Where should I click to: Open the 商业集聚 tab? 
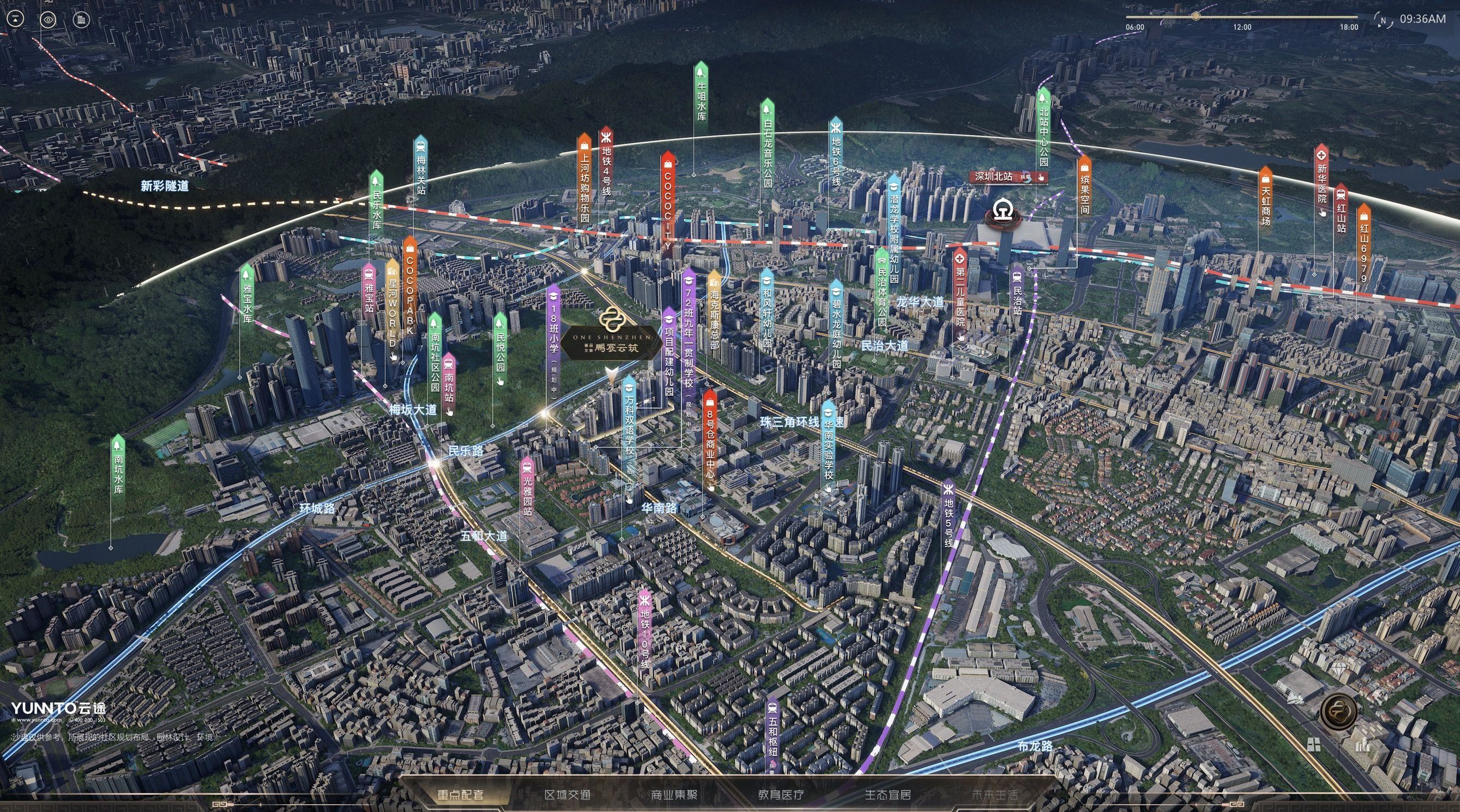click(x=674, y=795)
